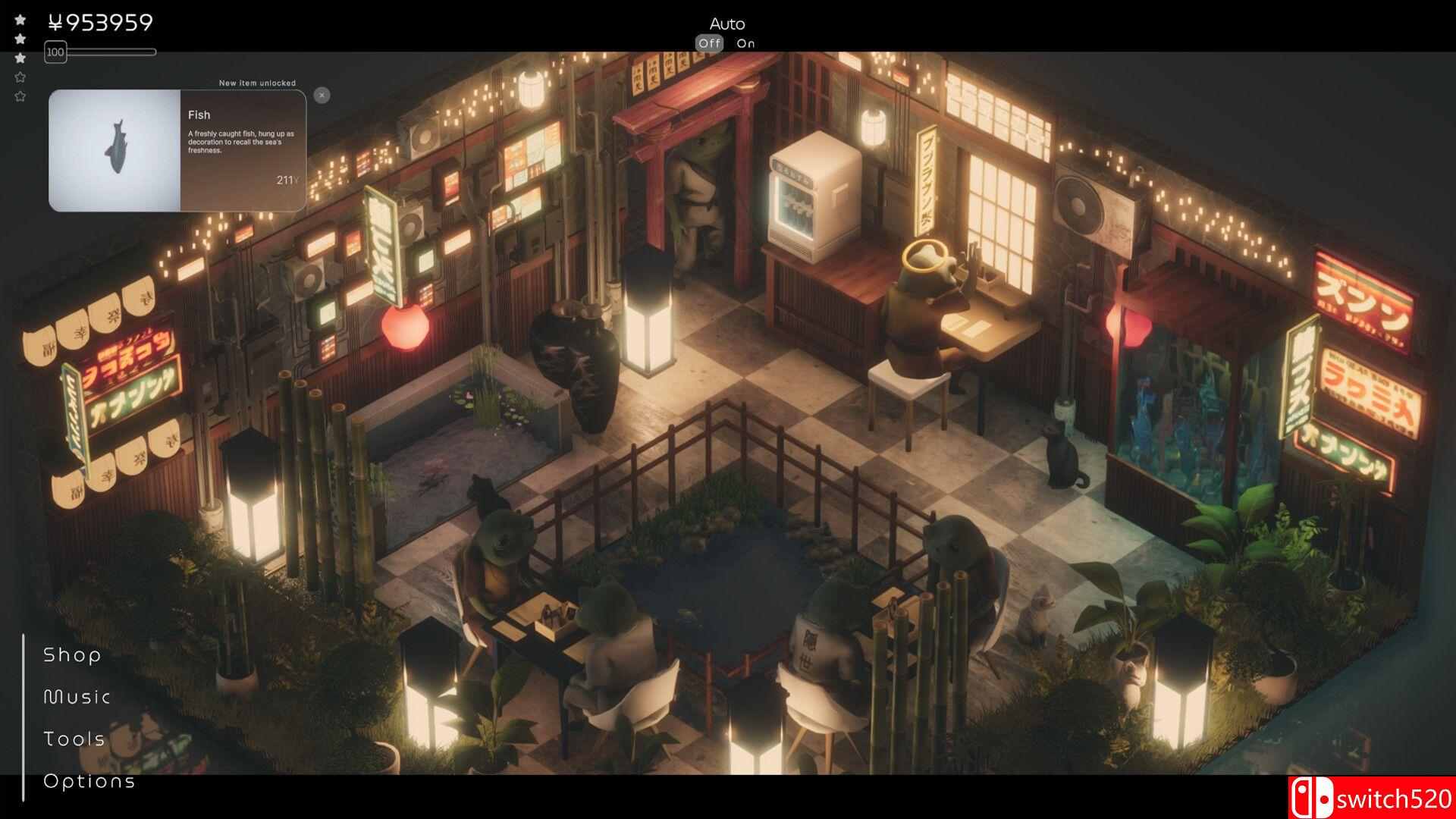Turn Auto mode On
This screenshot has width=1456, height=819.
745,43
